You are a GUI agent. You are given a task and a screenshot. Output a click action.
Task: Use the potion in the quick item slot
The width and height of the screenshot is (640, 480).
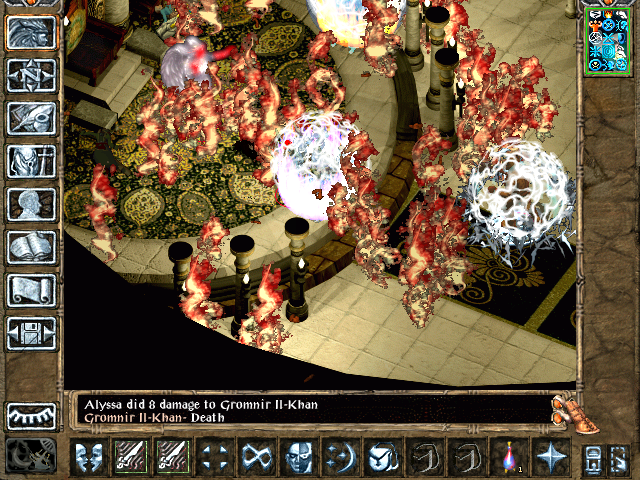(x=508, y=457)
